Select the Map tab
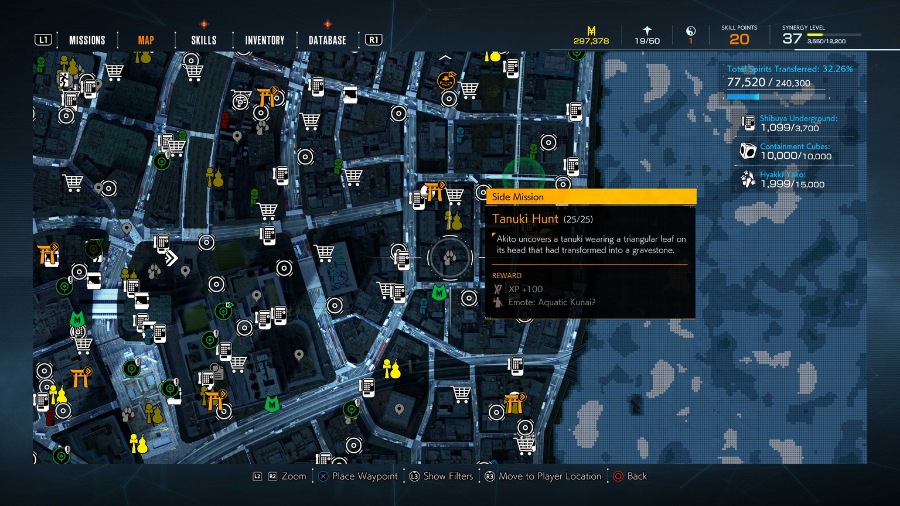This screenshot has width=900, height=506. [146, 40]
